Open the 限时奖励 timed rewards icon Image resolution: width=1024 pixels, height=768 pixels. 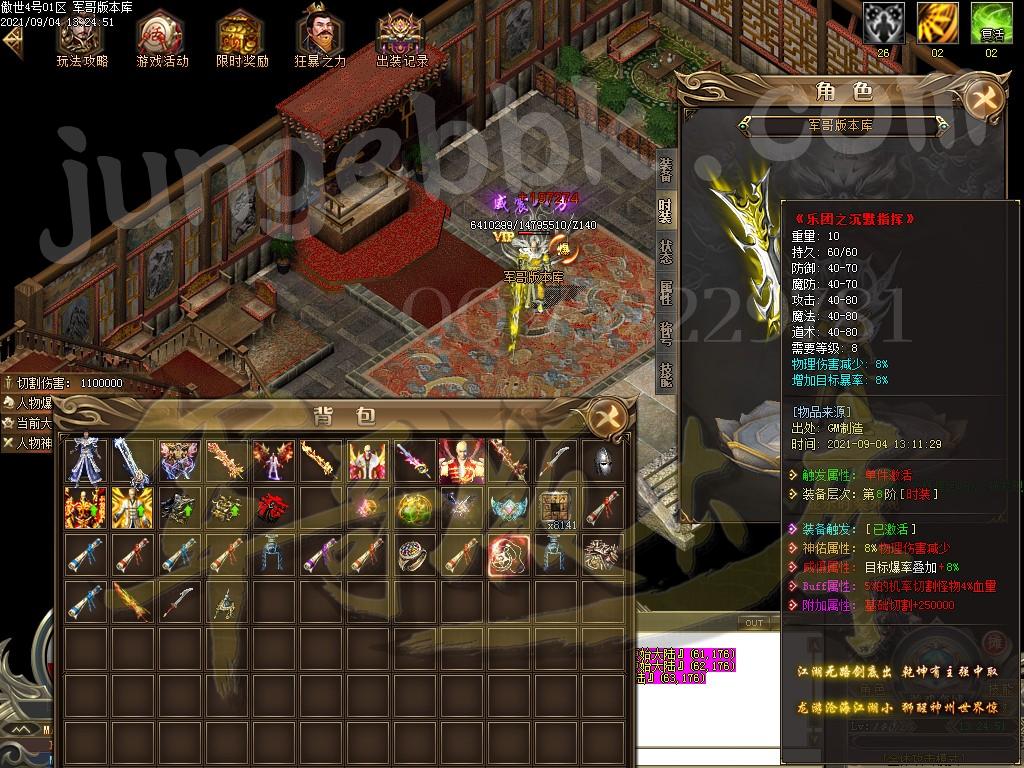click(242, 38)
